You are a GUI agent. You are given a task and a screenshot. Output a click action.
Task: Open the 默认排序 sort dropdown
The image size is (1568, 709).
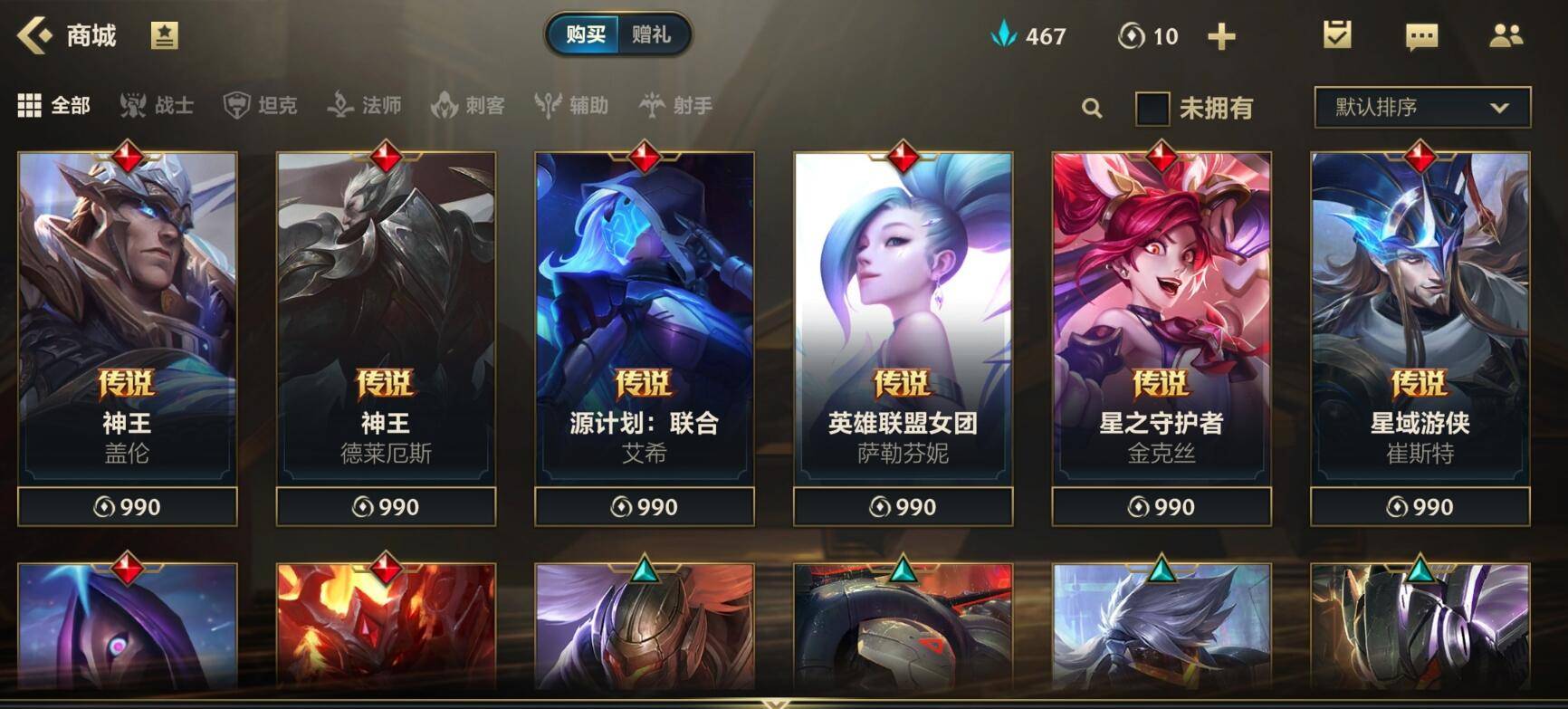click(1421, 108)
